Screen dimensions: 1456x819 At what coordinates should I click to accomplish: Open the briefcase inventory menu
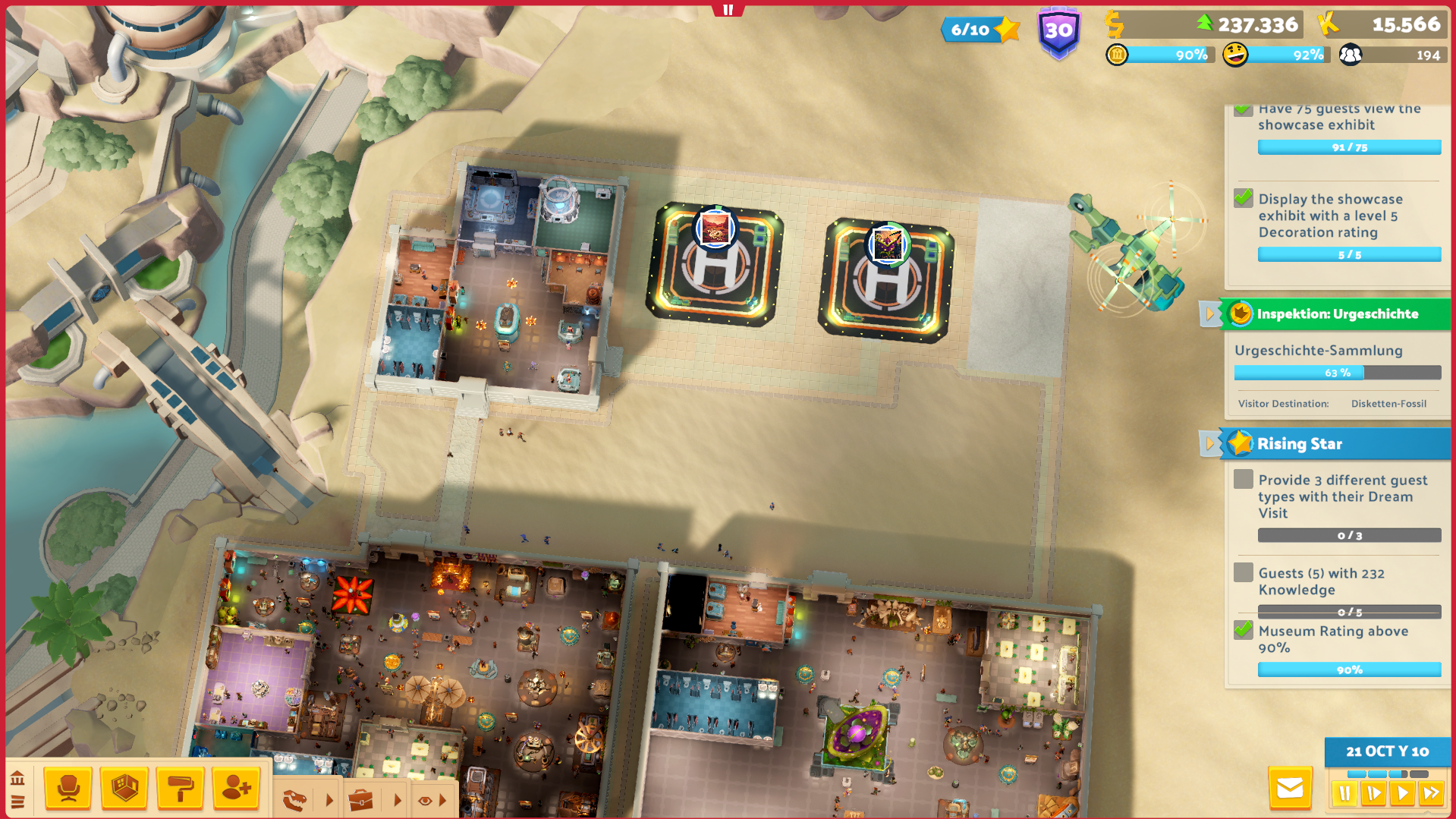pyautogui.click(x=362, y=799)
